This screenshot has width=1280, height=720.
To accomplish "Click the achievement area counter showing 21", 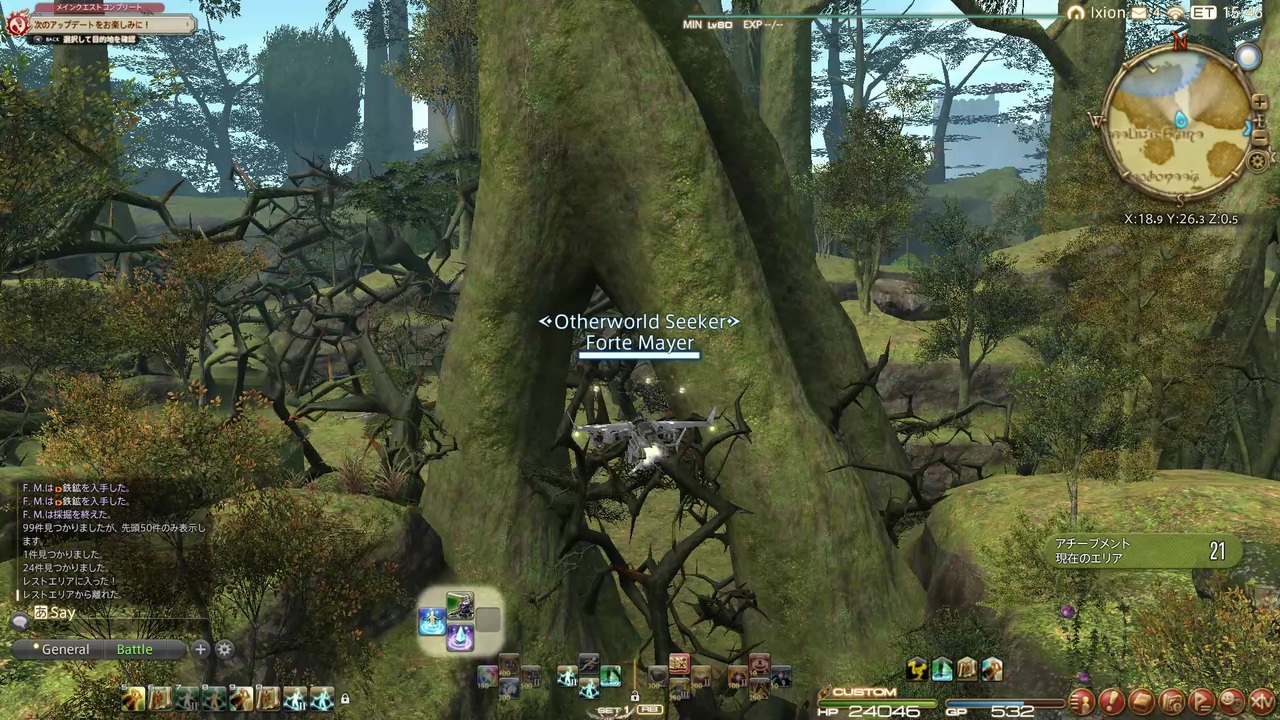I will pos(1218,551).
